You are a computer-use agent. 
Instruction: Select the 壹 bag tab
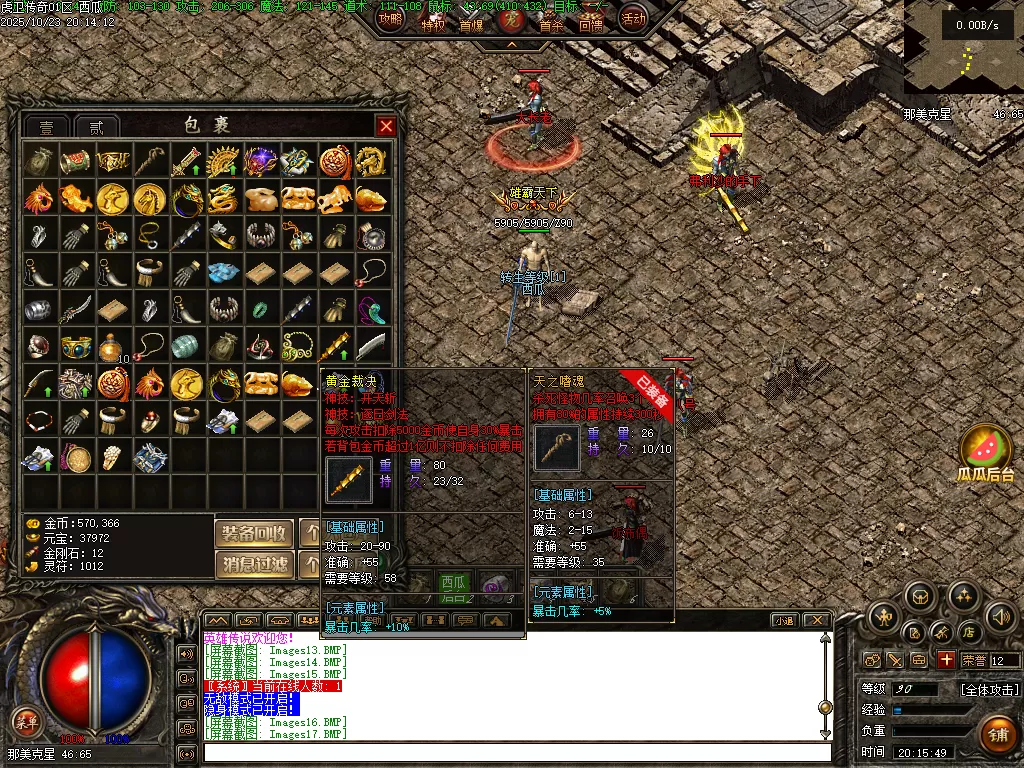point(47,127)
